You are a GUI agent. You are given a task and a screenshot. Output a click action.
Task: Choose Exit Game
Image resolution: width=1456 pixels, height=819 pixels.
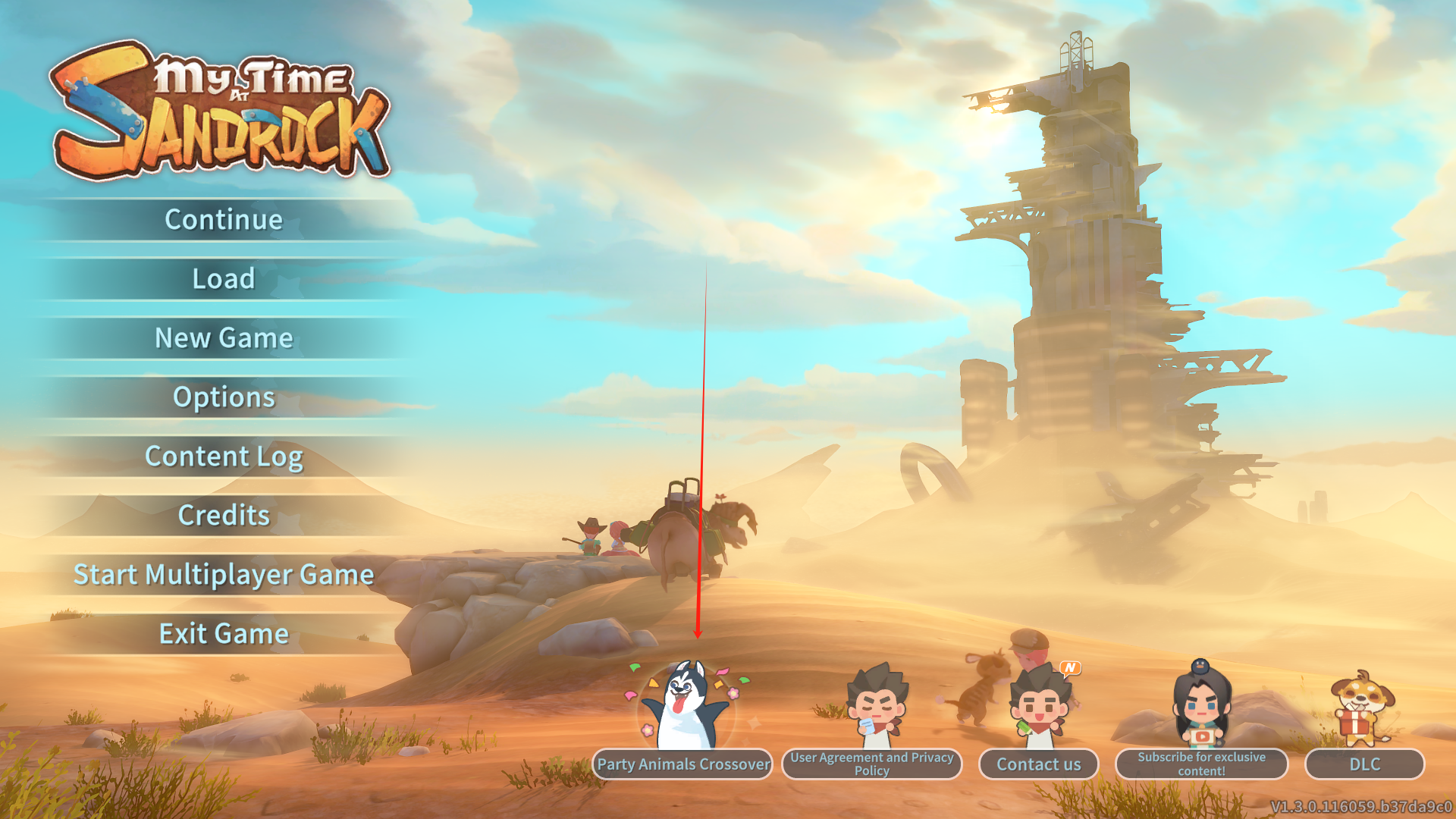point(224,634)
